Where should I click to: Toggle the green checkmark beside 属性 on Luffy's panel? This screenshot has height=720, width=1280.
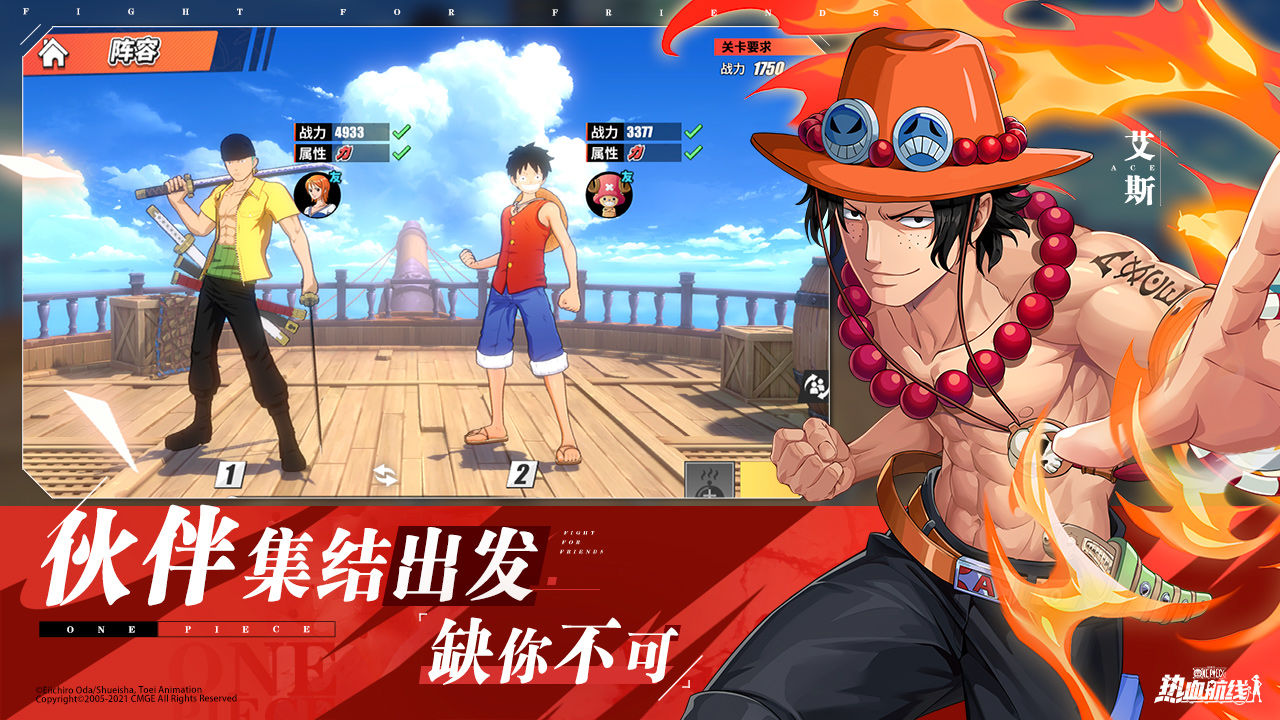[x=691, y=152]
